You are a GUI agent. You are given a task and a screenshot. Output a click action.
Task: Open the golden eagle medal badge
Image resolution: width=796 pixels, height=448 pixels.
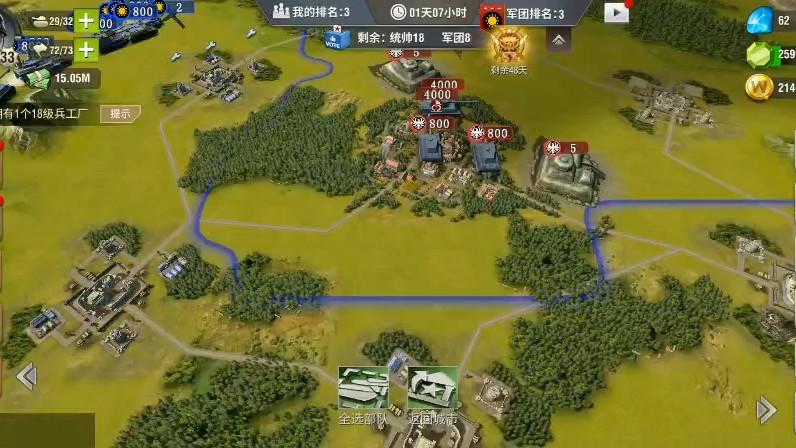point(507,45)
